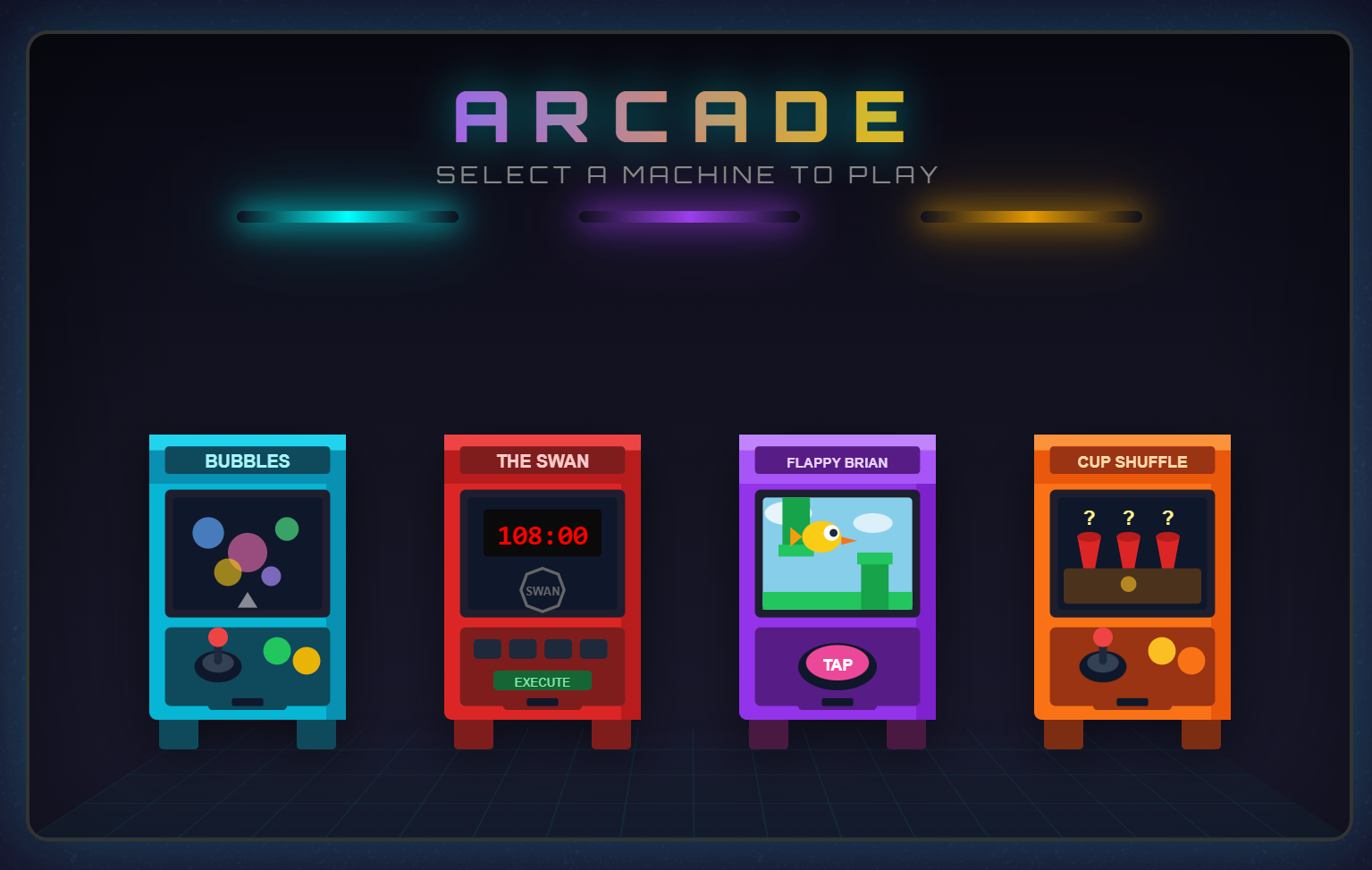Select the SWAN octagon logo
Screen dimensions: 1372x870
pyautogui.click(x=542, y=590)
